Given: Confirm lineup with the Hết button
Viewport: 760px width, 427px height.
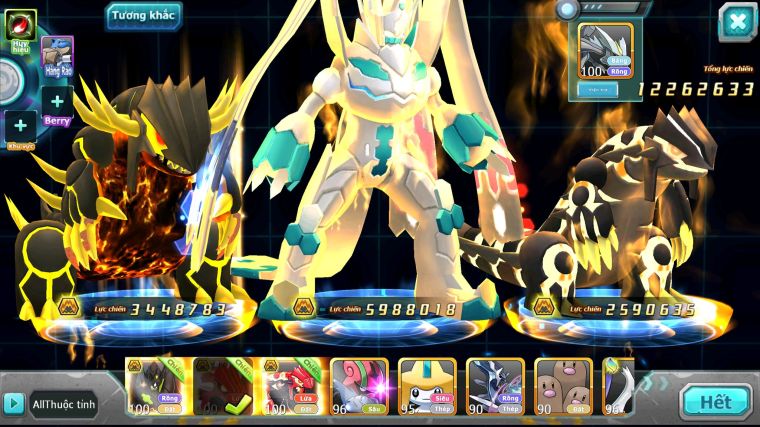Looking at the screenshot, I should click(x=715, y=402).
